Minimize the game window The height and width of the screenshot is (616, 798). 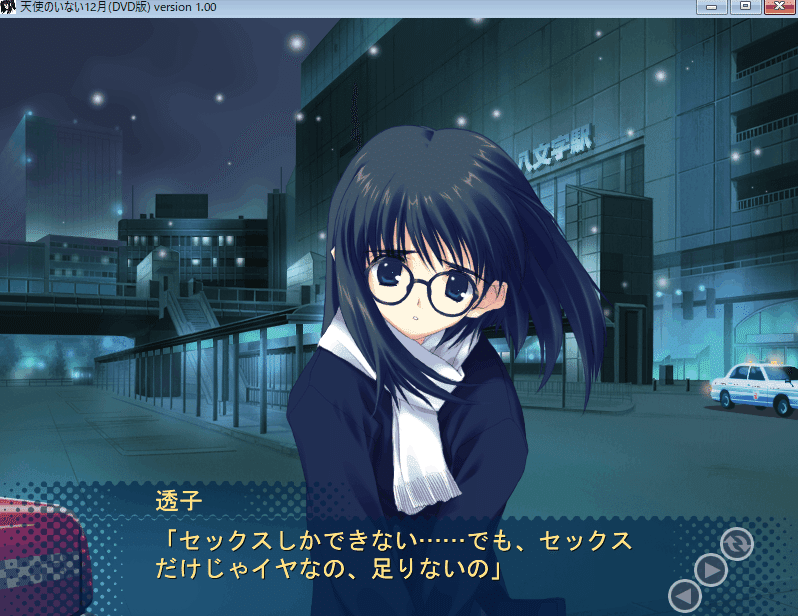715,7
